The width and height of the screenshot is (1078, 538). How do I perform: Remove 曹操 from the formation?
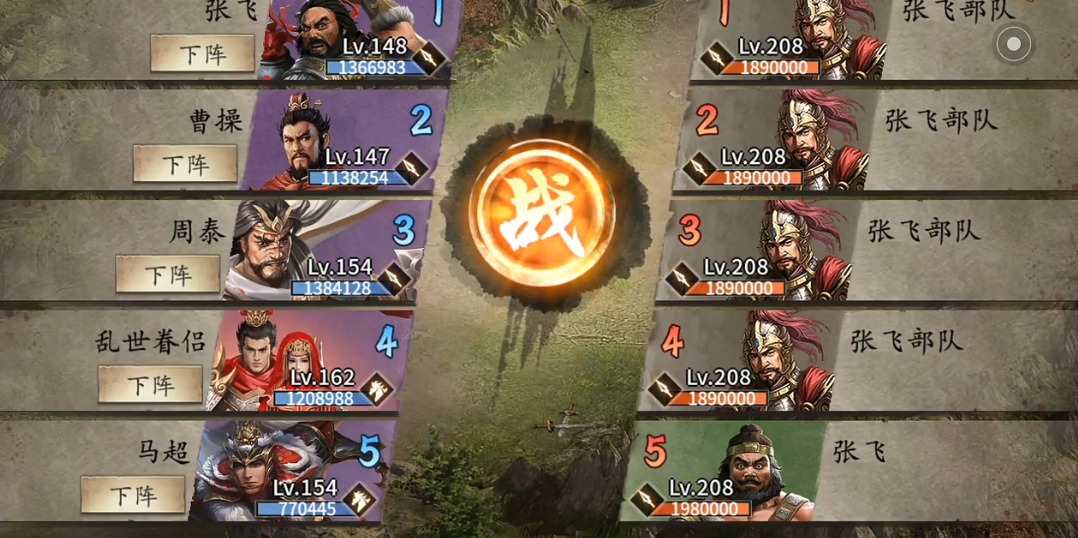click(185, 163)
